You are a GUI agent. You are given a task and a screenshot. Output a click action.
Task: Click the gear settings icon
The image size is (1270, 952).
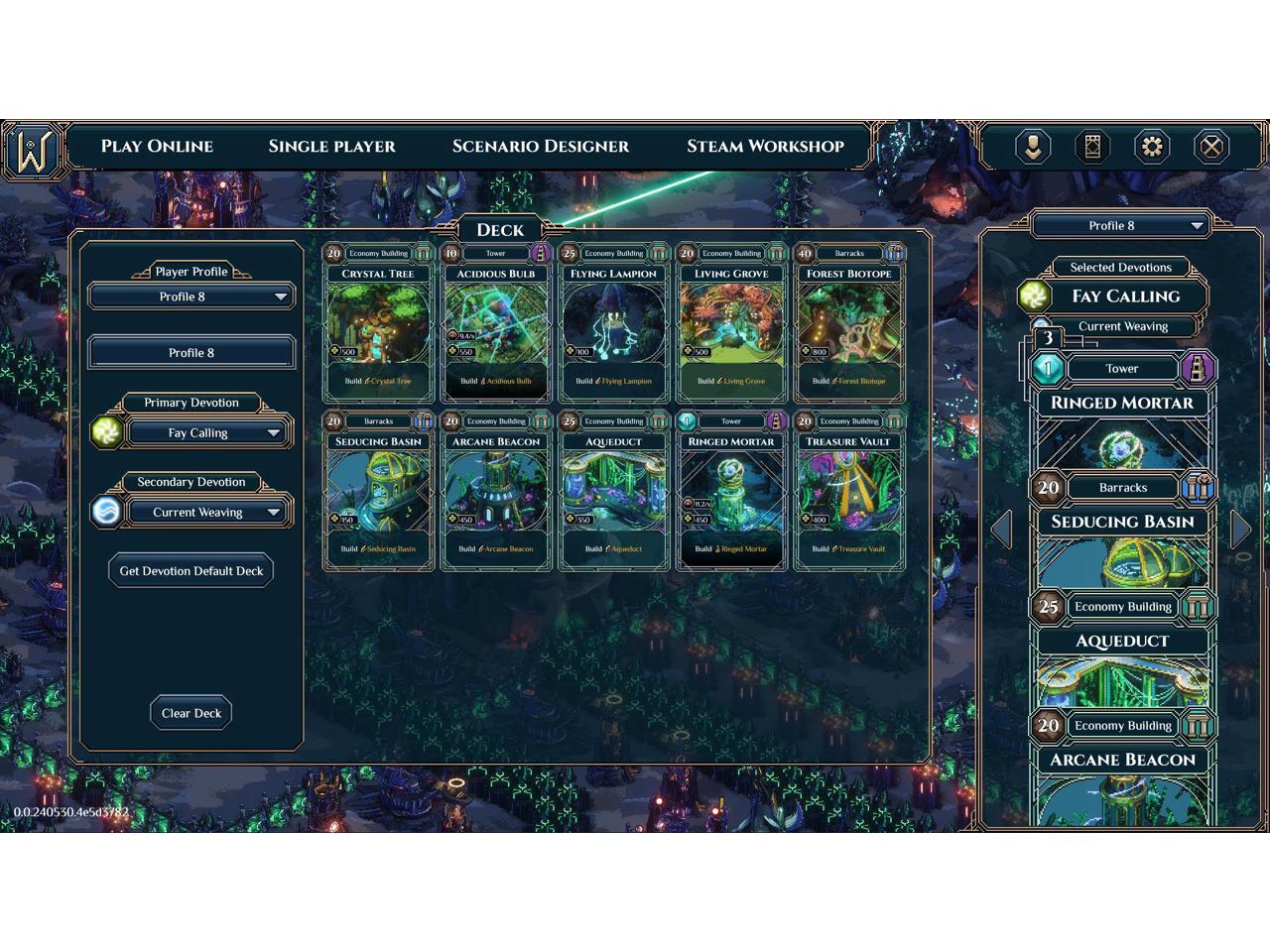tap(1152, 148)
